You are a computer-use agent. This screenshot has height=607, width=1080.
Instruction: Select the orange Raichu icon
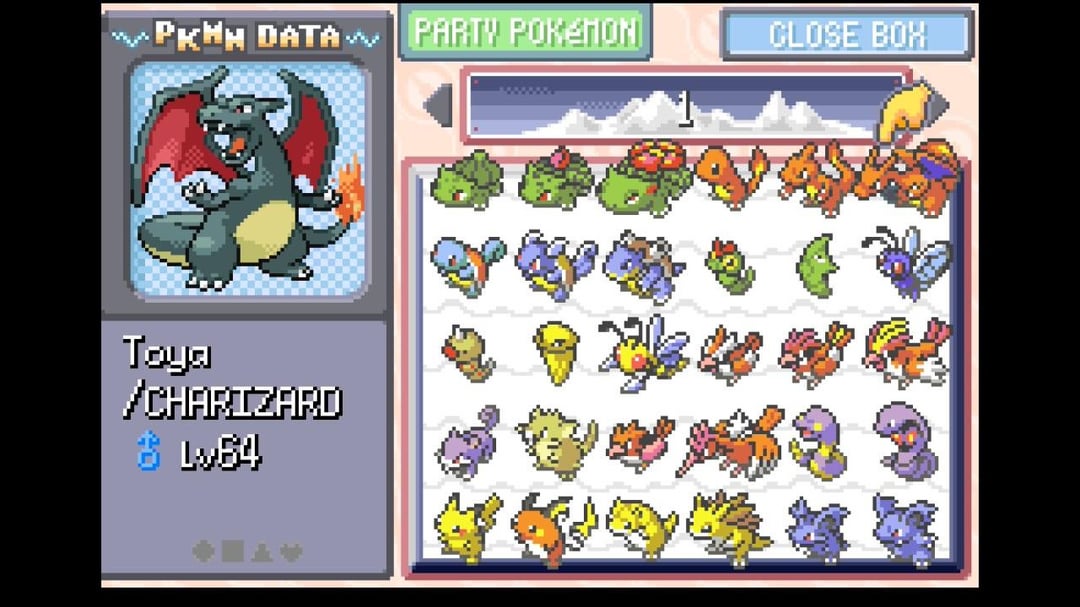point(550,527)
